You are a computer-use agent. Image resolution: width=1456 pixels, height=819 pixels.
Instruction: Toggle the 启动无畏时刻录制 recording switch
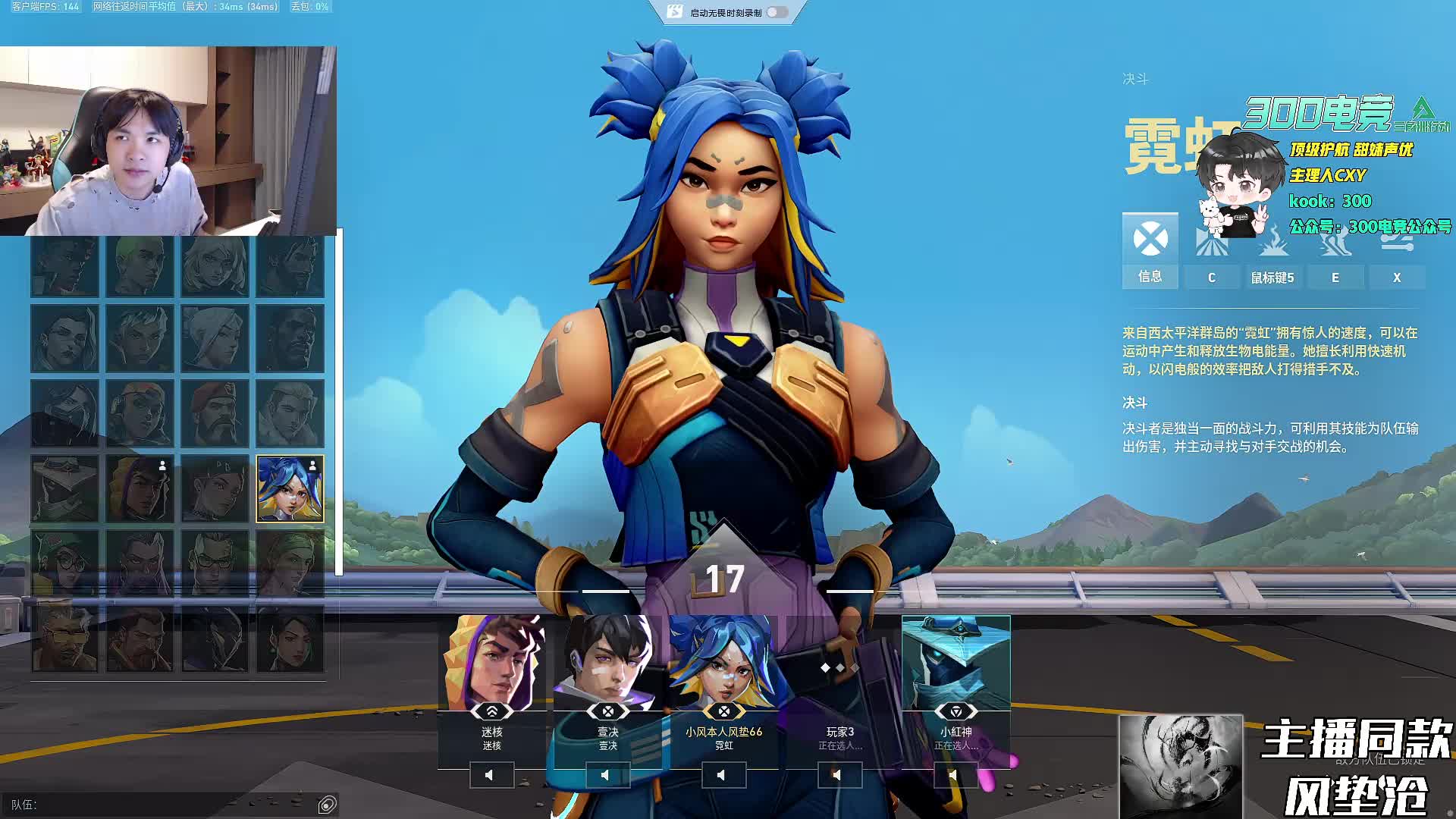point(777,12)
